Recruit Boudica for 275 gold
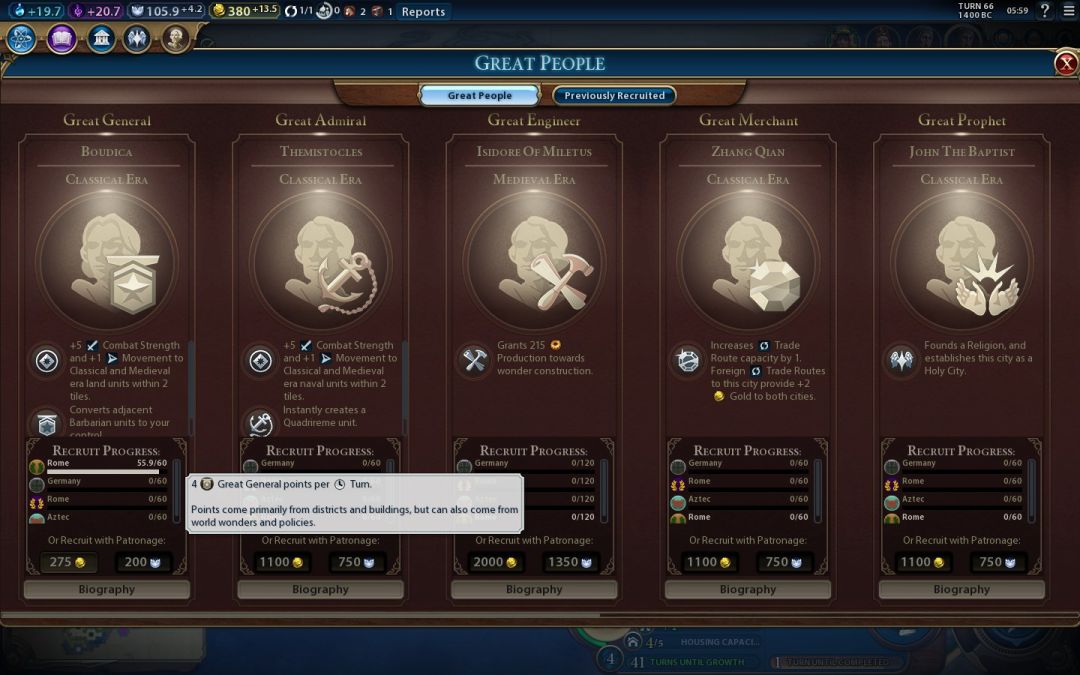The image size is (1080, 675). pos(68,563)
